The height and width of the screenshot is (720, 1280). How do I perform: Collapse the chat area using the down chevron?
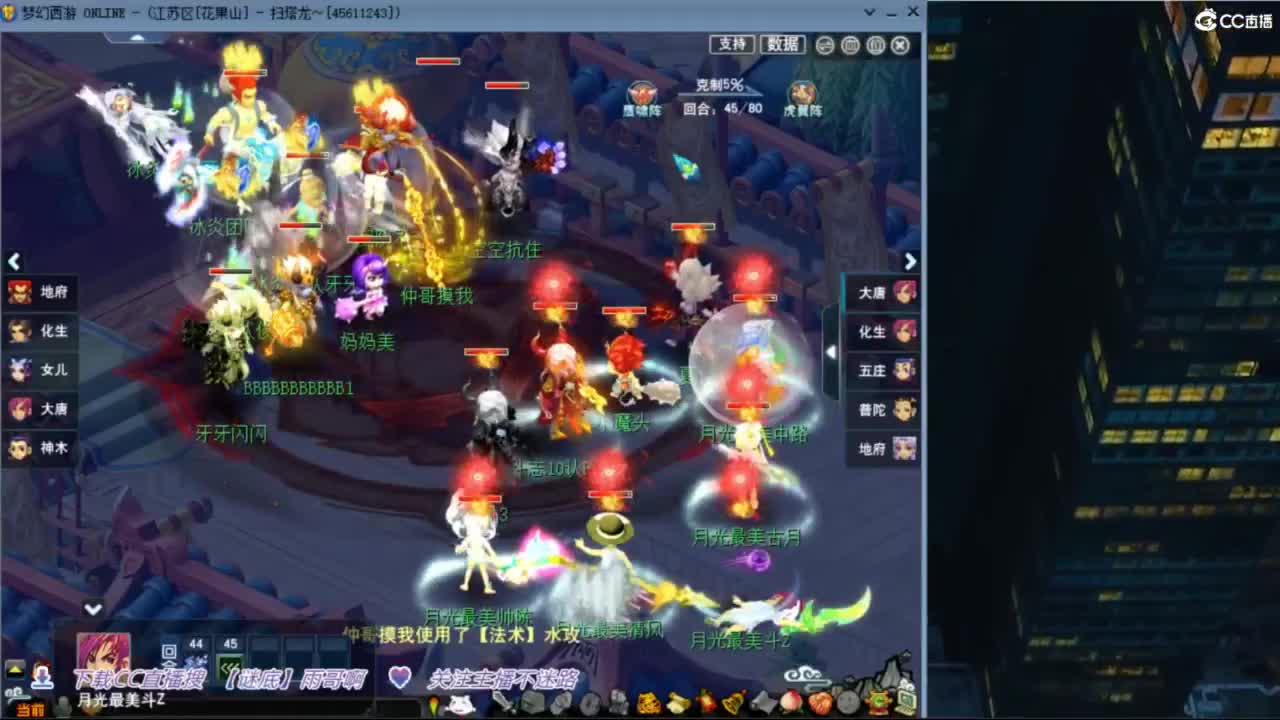coord(94,608)
